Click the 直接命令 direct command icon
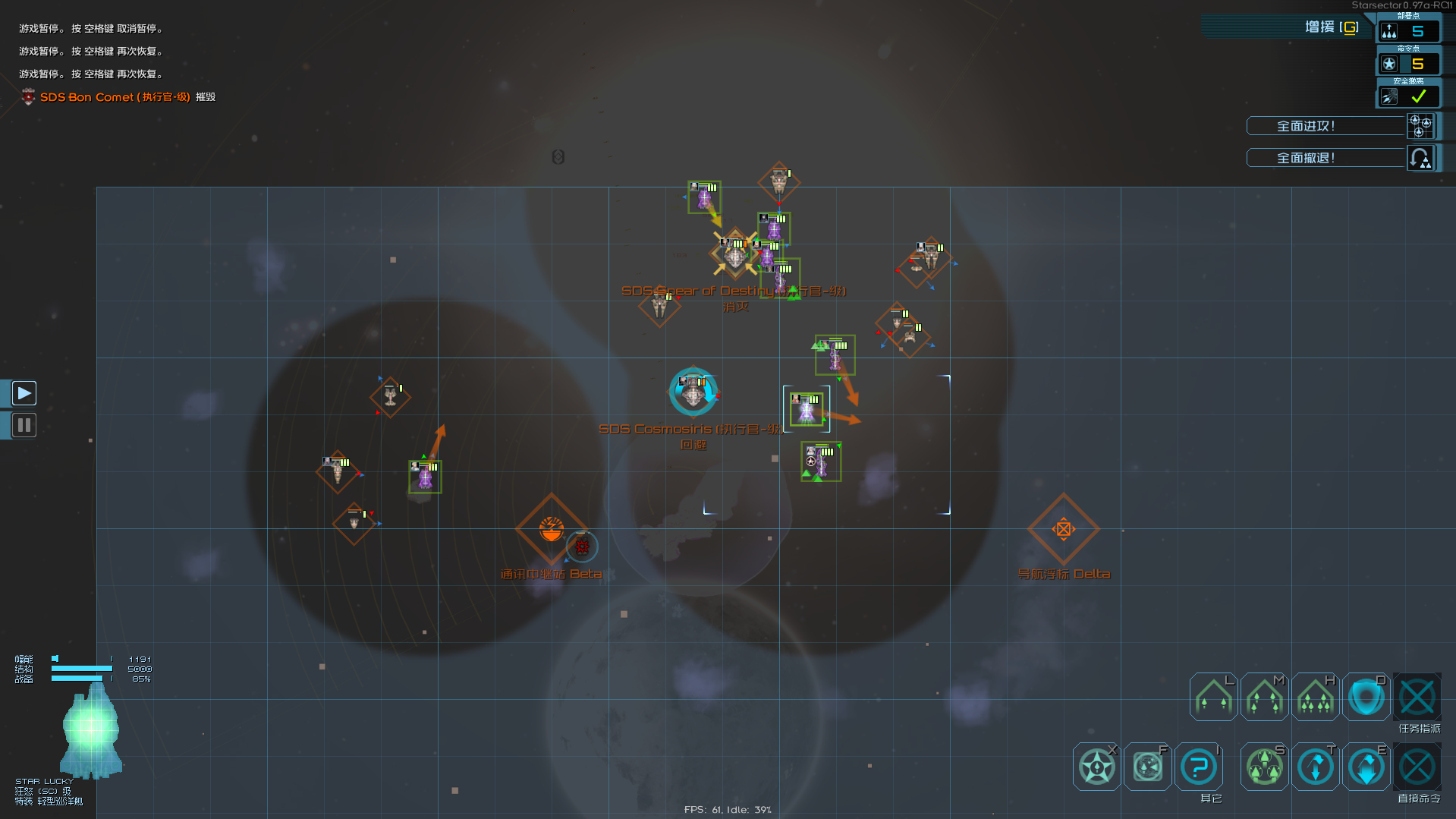Viewport: 1456px width, 819px height. (1417, 766)
